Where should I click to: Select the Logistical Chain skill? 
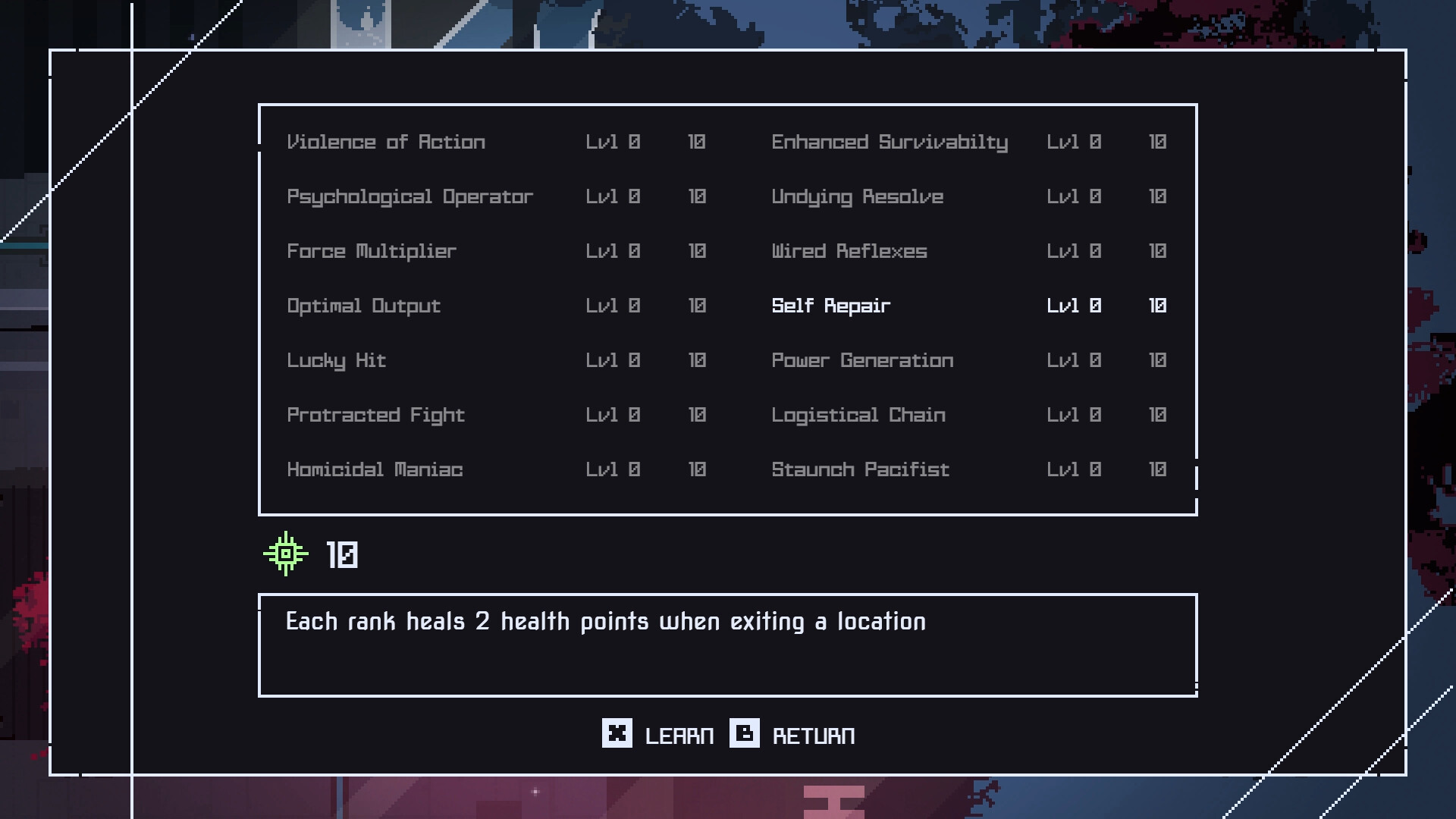[x=858, y=415]
